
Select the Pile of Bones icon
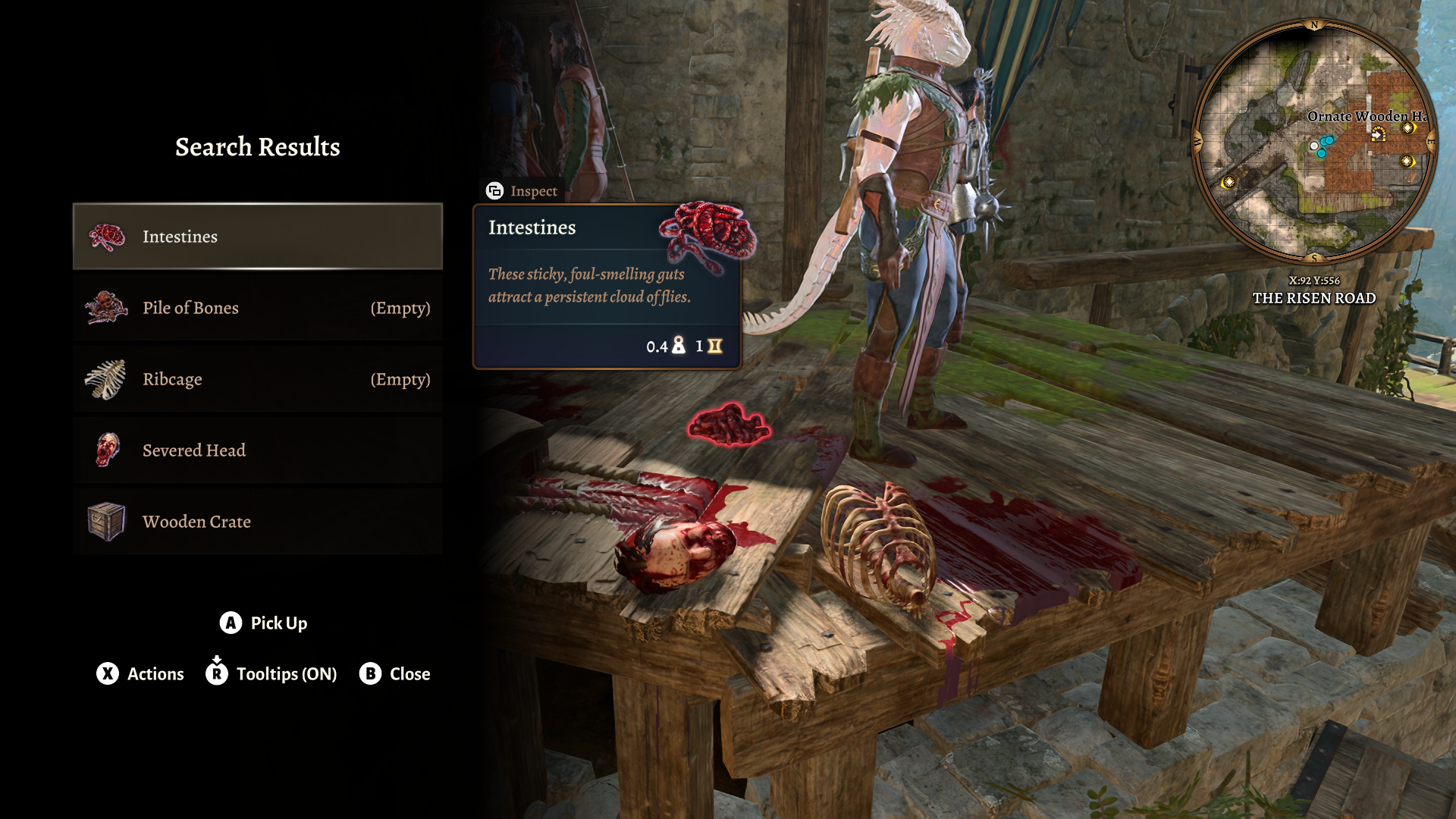click(107, 308)
